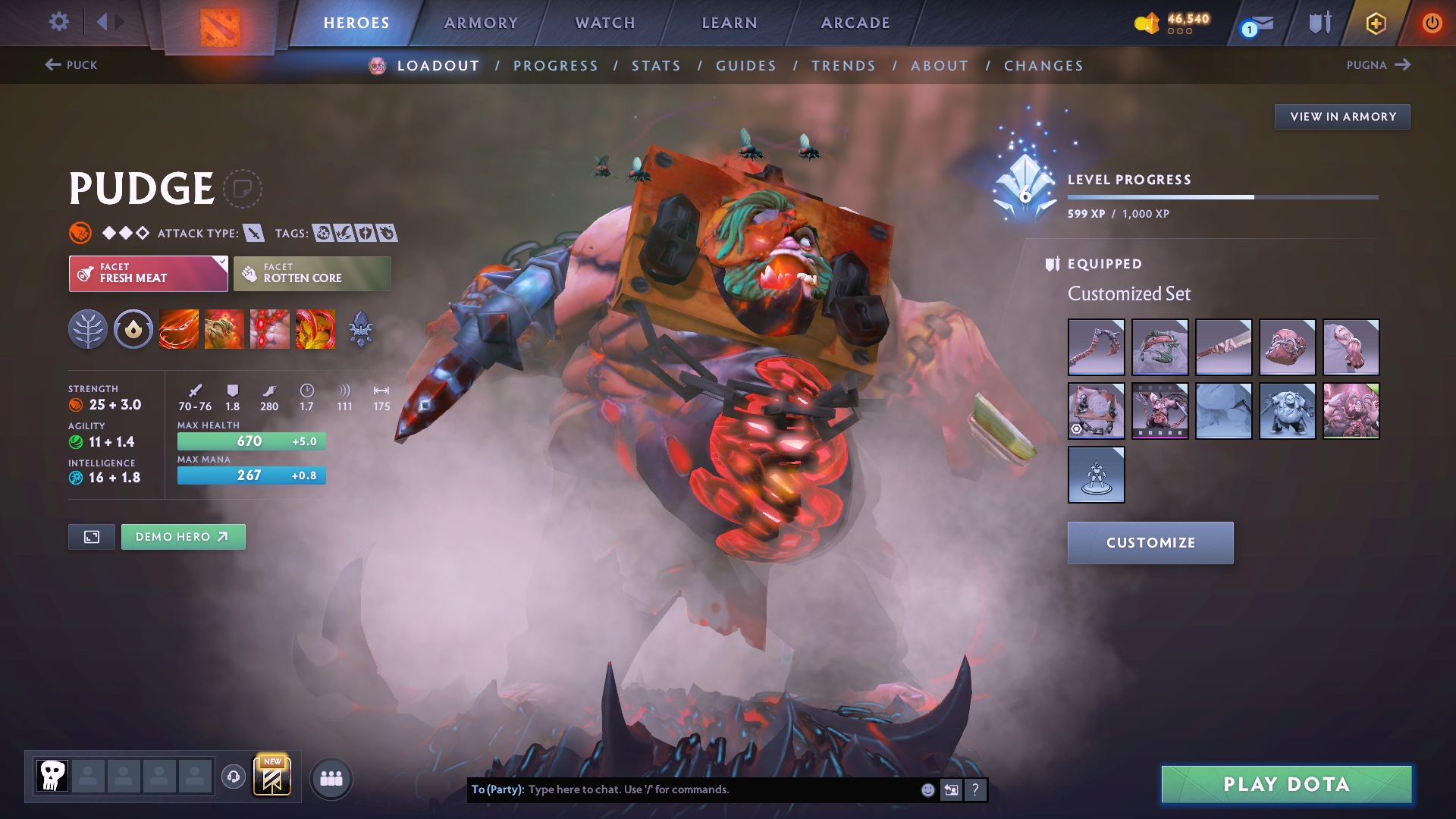
Task: Switch to the STATS tab
Action: 656,65
